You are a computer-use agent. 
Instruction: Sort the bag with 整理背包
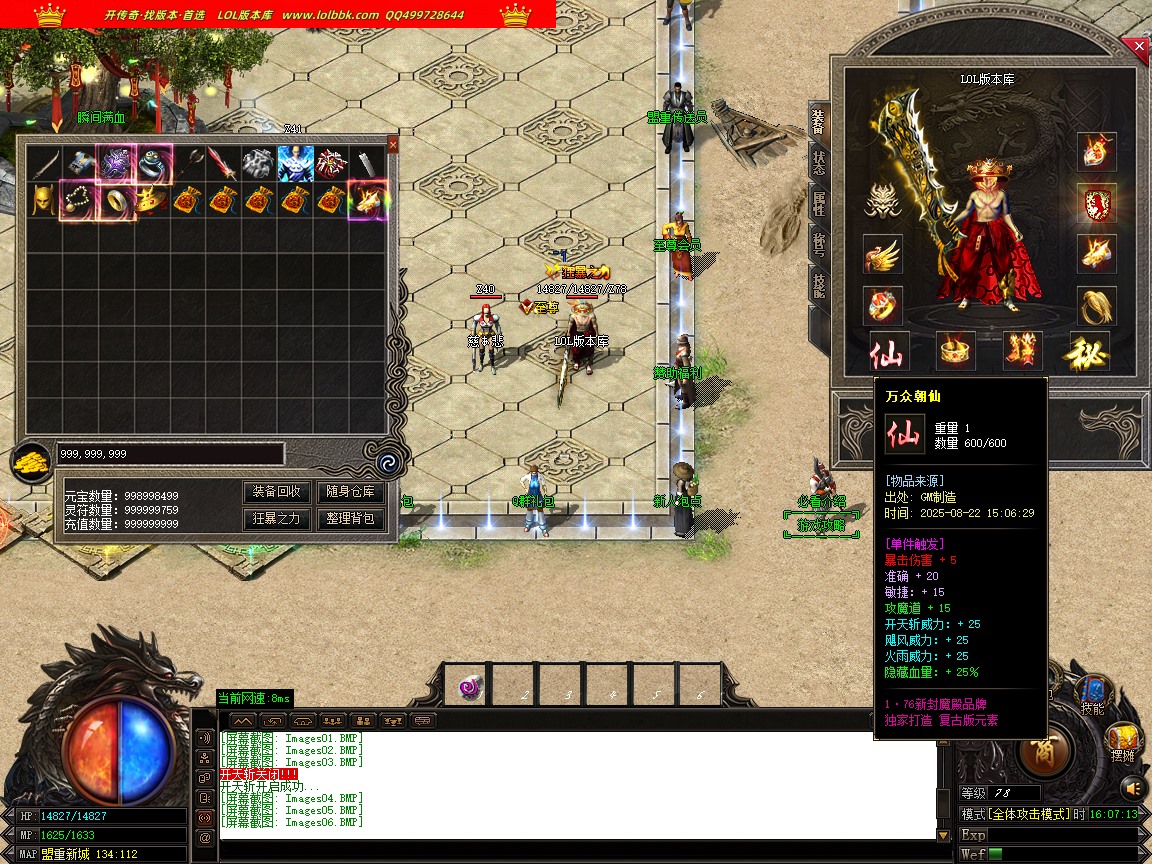point(350,518)
